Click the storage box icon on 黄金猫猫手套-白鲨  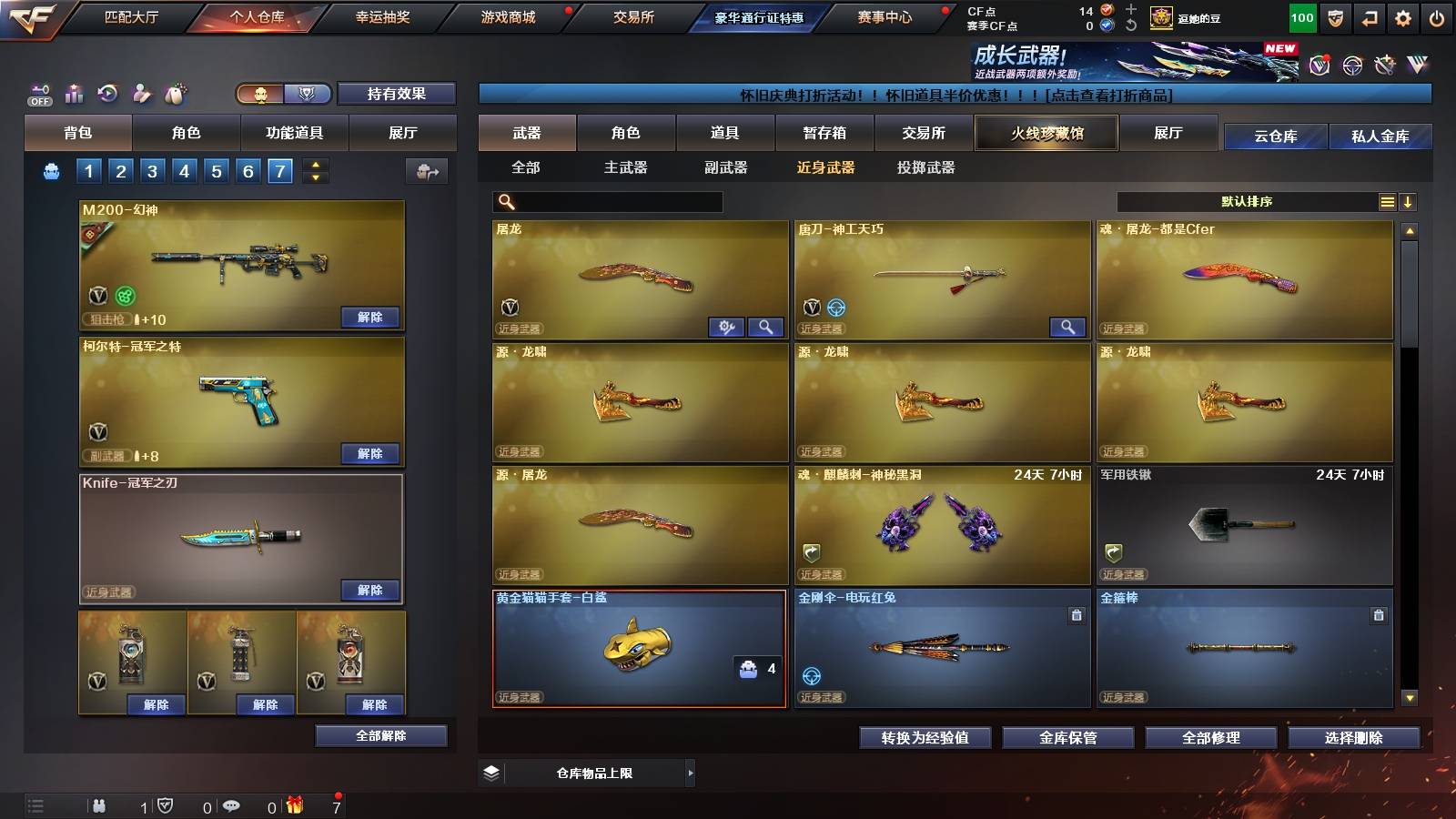click(x=748, y=671)
